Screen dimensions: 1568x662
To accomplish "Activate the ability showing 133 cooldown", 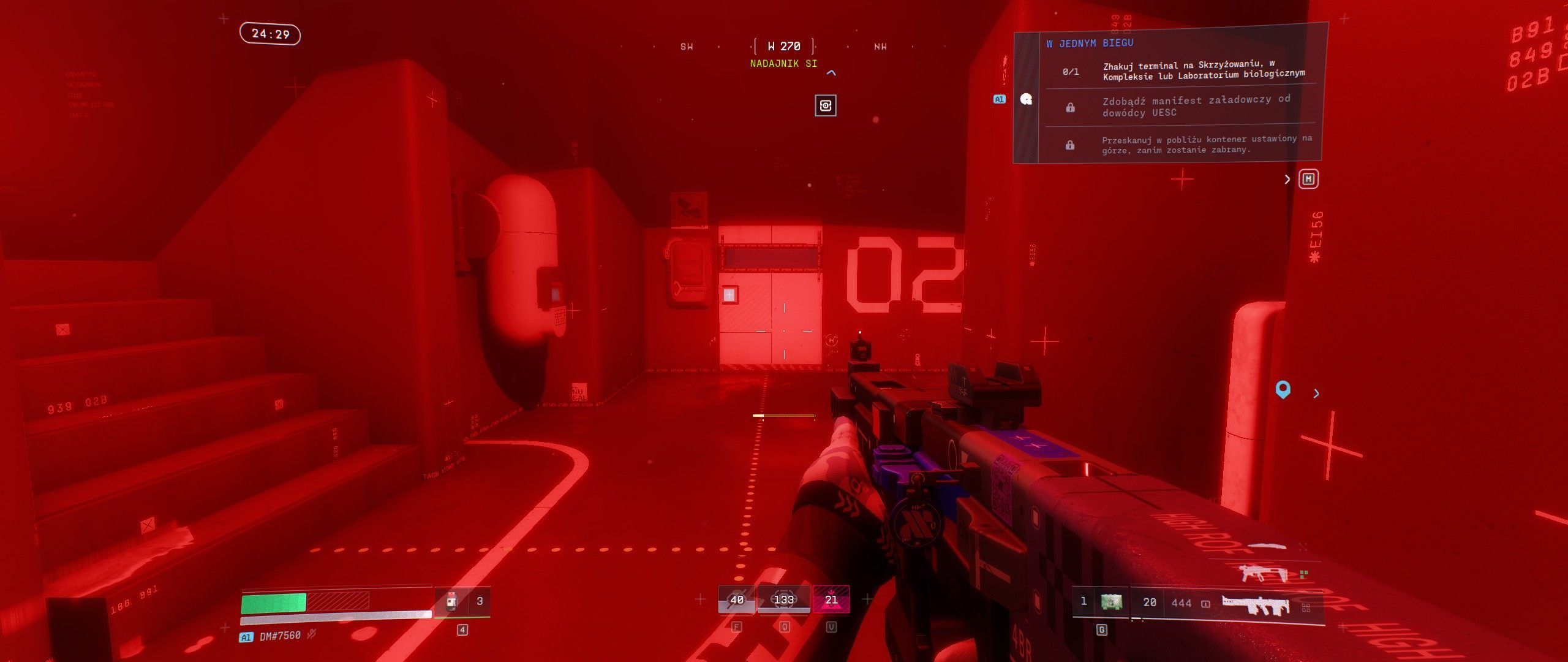I will 784,599.
